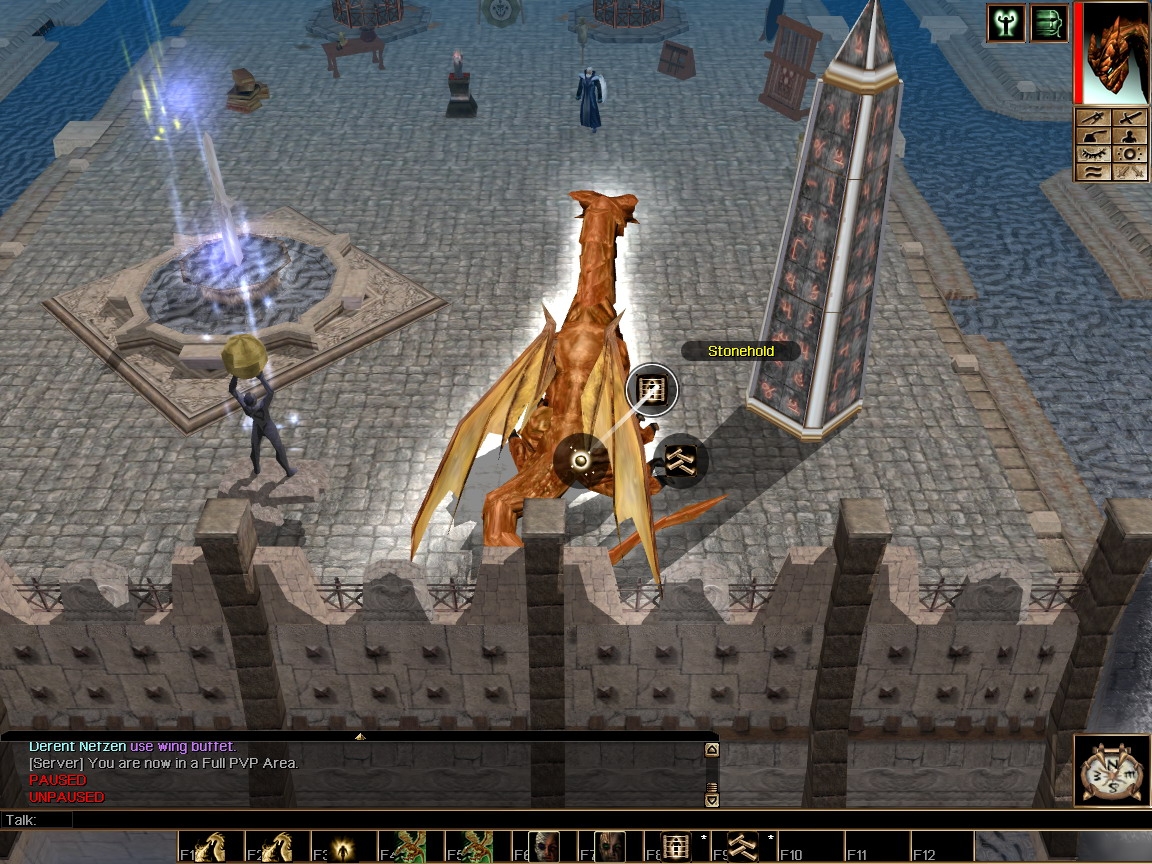Toggle the minimap with the compass icon

pyautogui.click(x=1112, y=770)
